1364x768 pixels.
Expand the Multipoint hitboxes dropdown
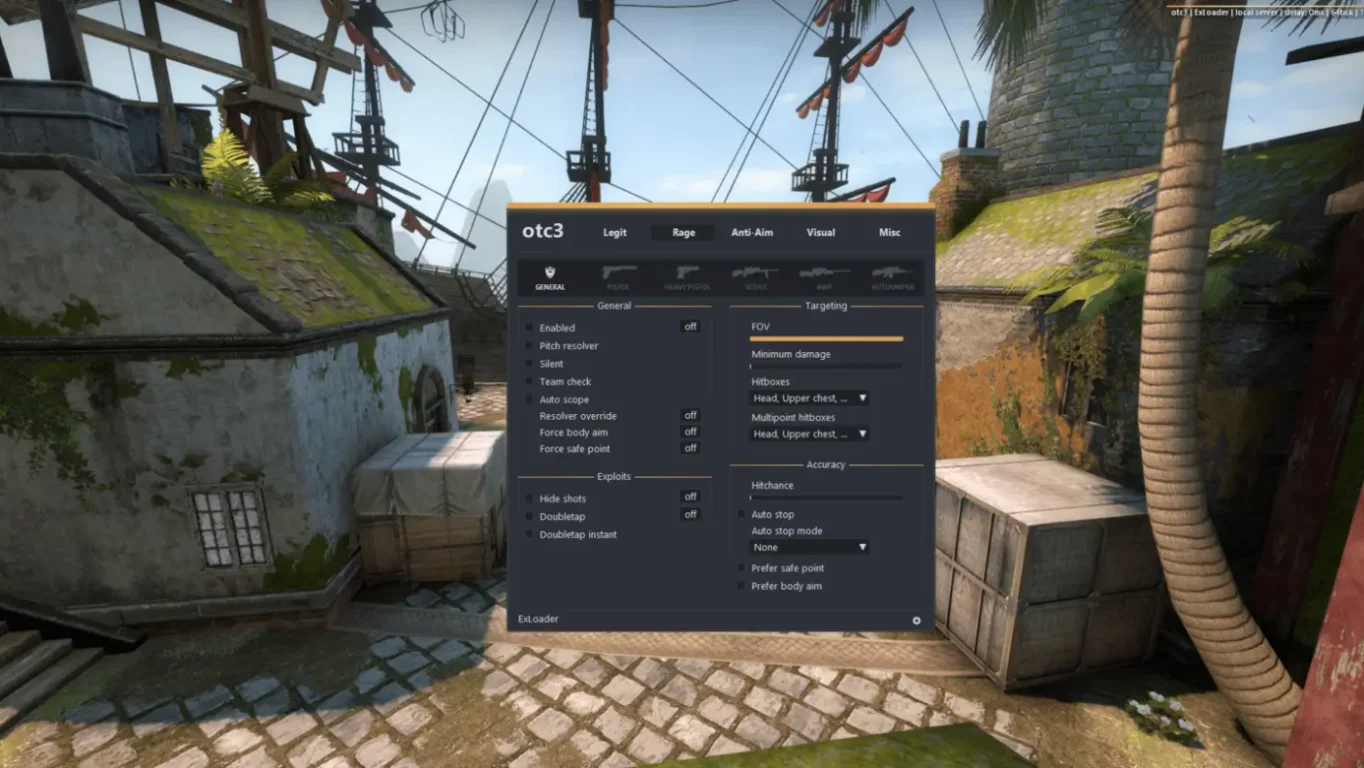[x=809, y=434]
